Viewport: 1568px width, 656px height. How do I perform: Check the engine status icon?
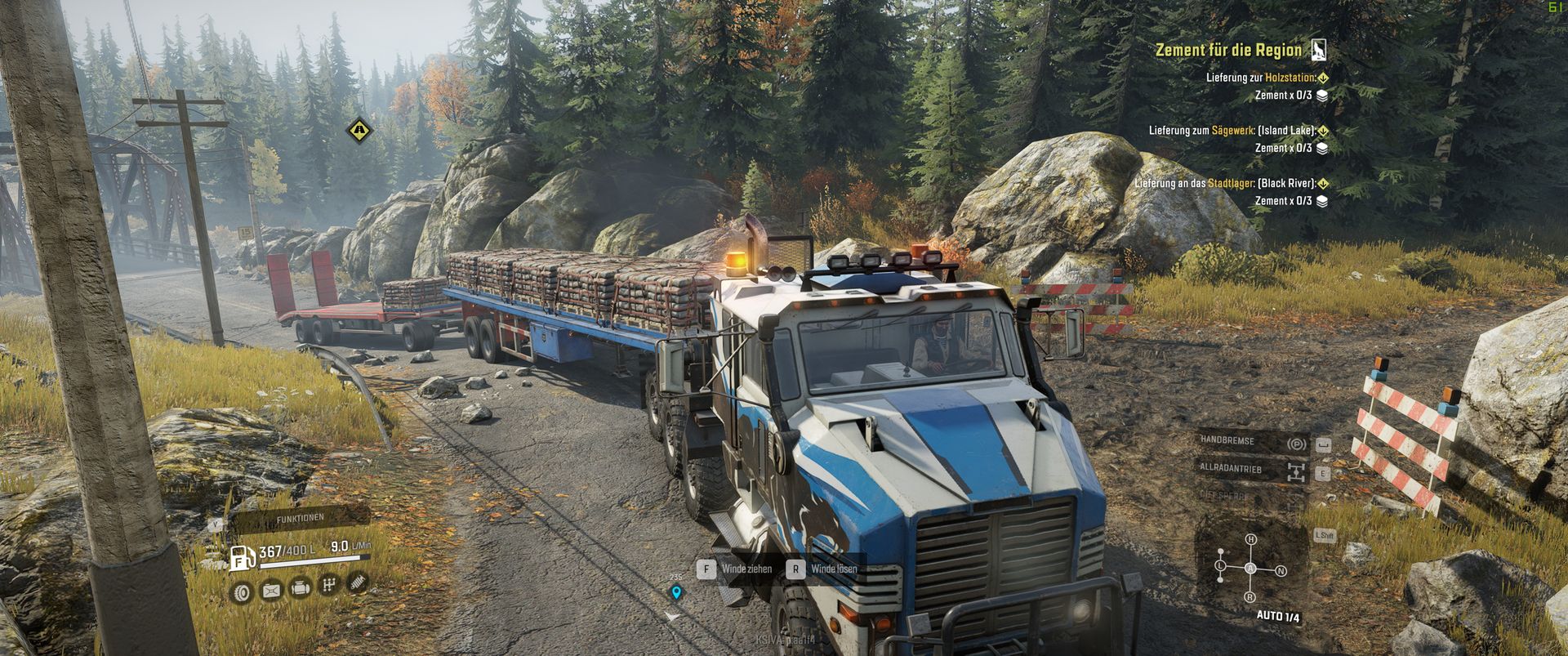(x=301, y=587)
